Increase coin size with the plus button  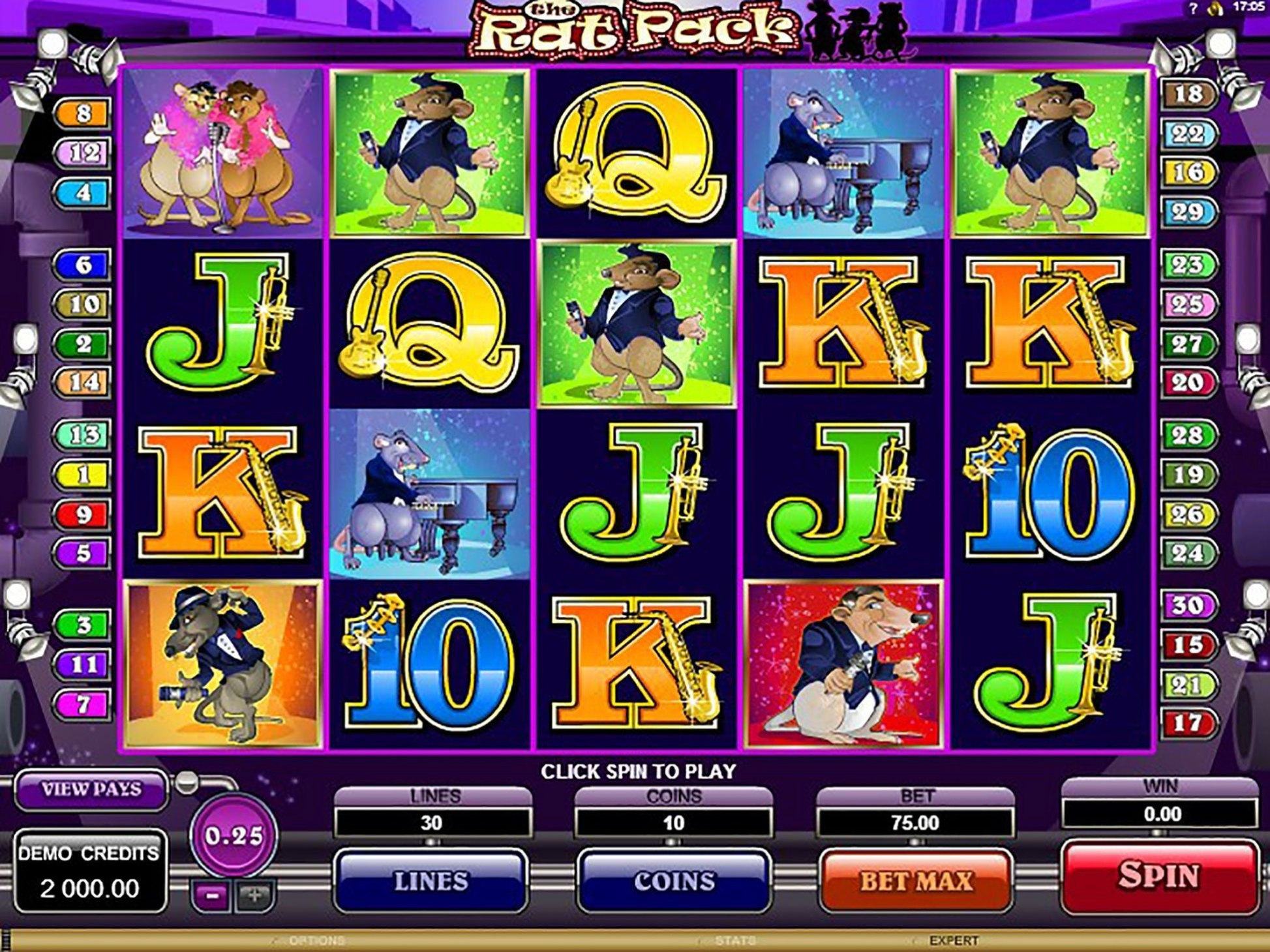click(254, 896)
